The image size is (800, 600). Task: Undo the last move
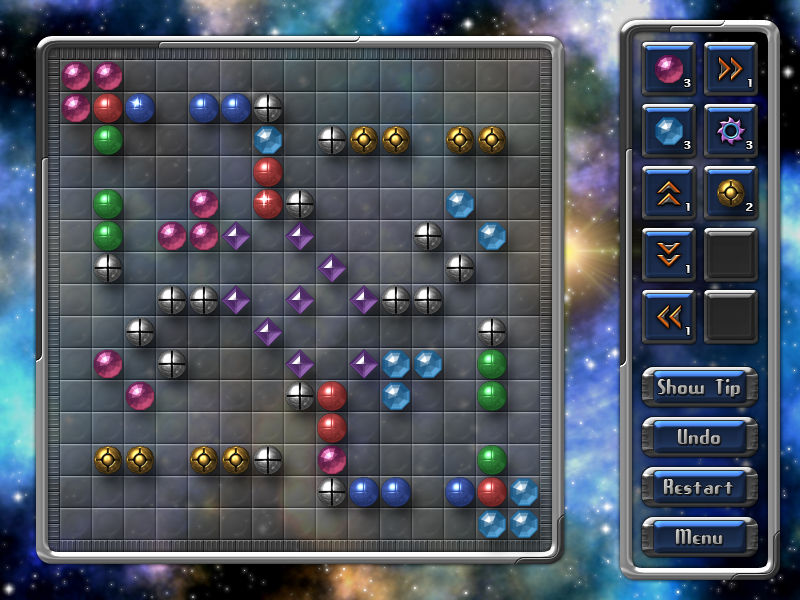(x=699, y=437)
